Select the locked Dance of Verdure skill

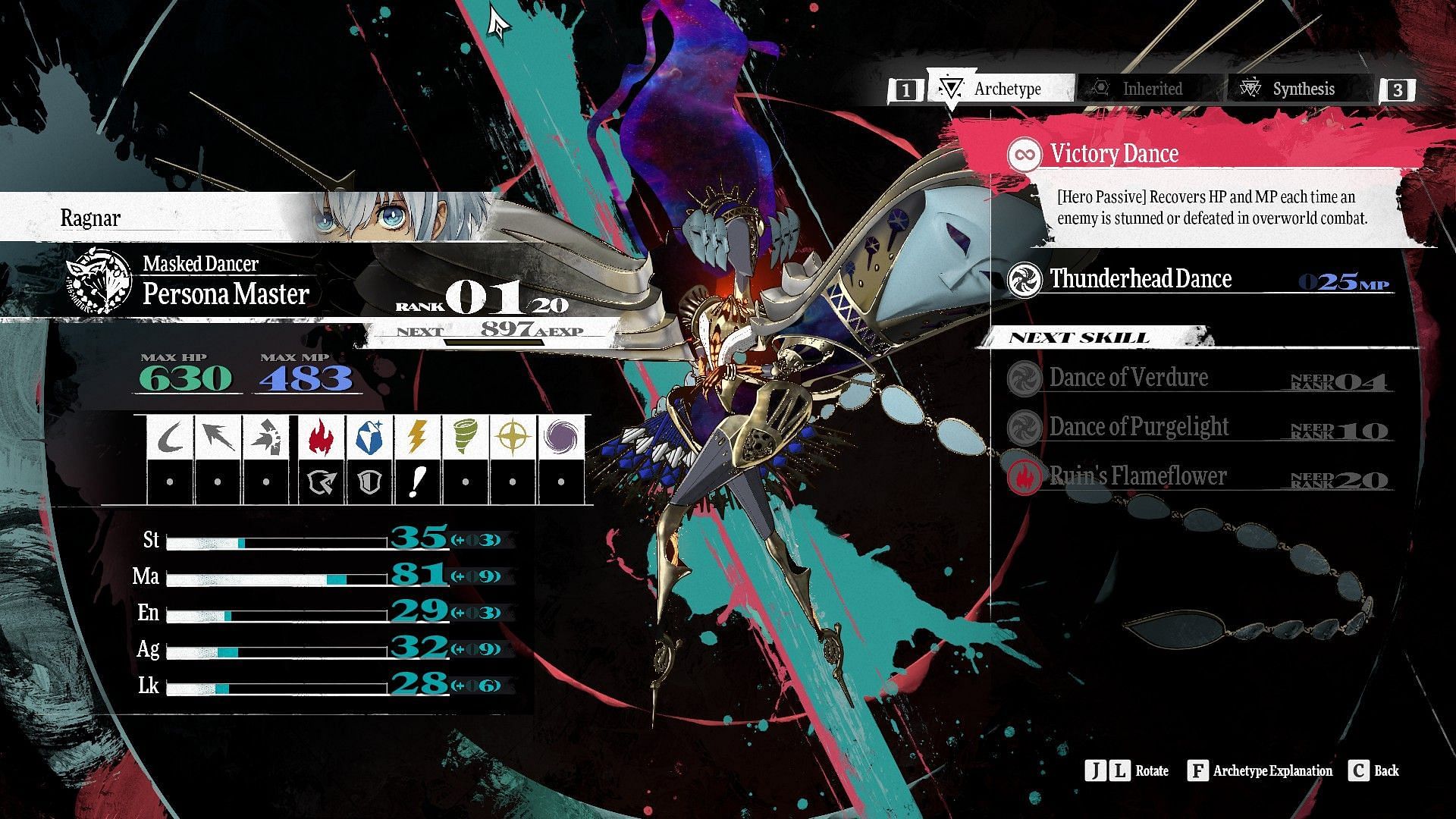(x=1128, y=378)
